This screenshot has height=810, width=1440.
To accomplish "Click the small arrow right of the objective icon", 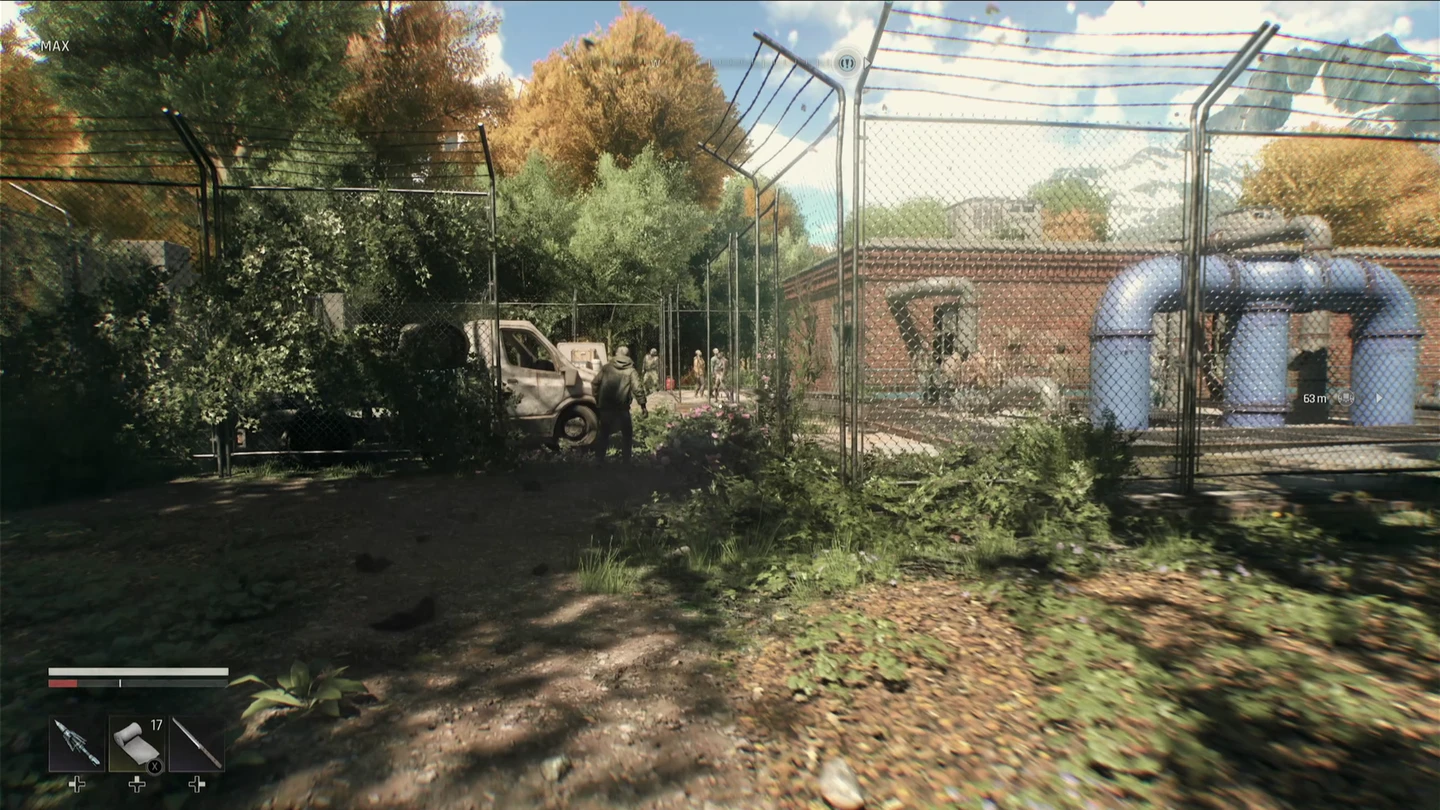I will coord(1379,398).
